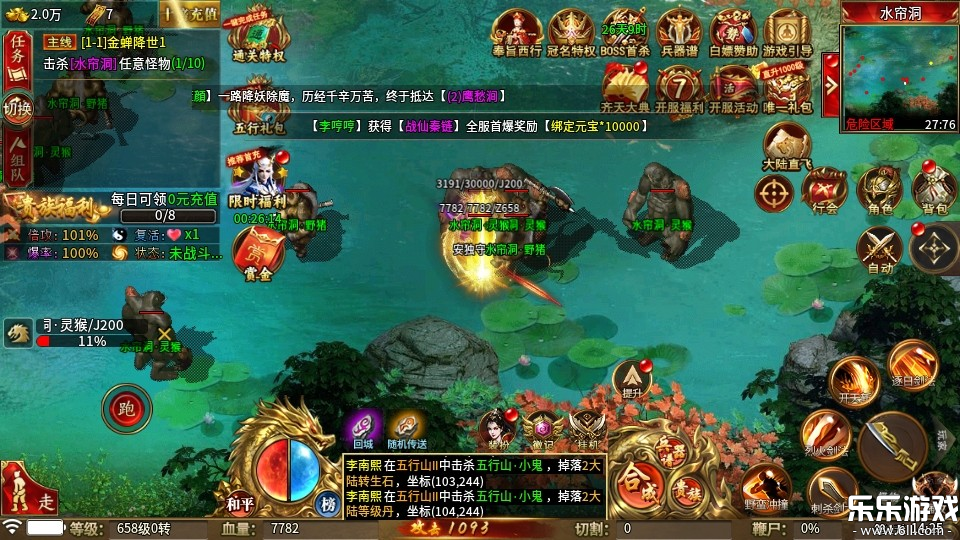The height and width of the screenshot is (540, 960).
Task: Open the 角色 character sheet
Action: click(880, 189)
